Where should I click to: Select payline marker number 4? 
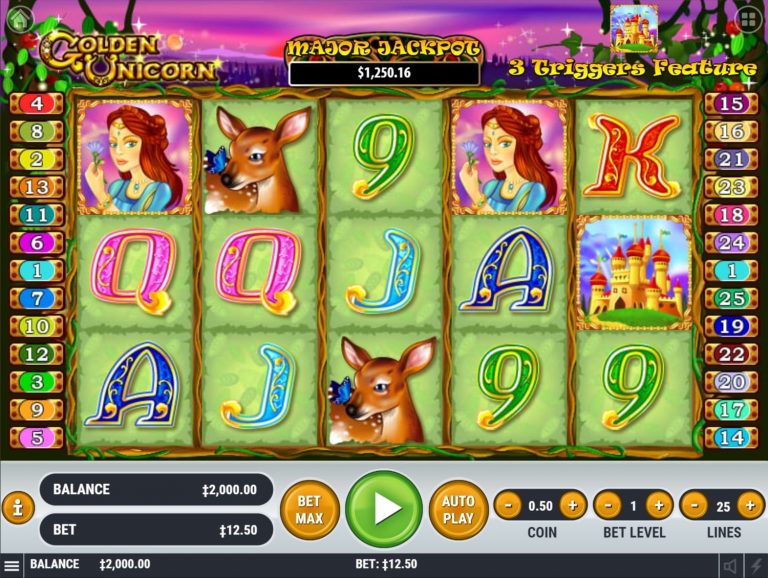(x=36, y=103)
